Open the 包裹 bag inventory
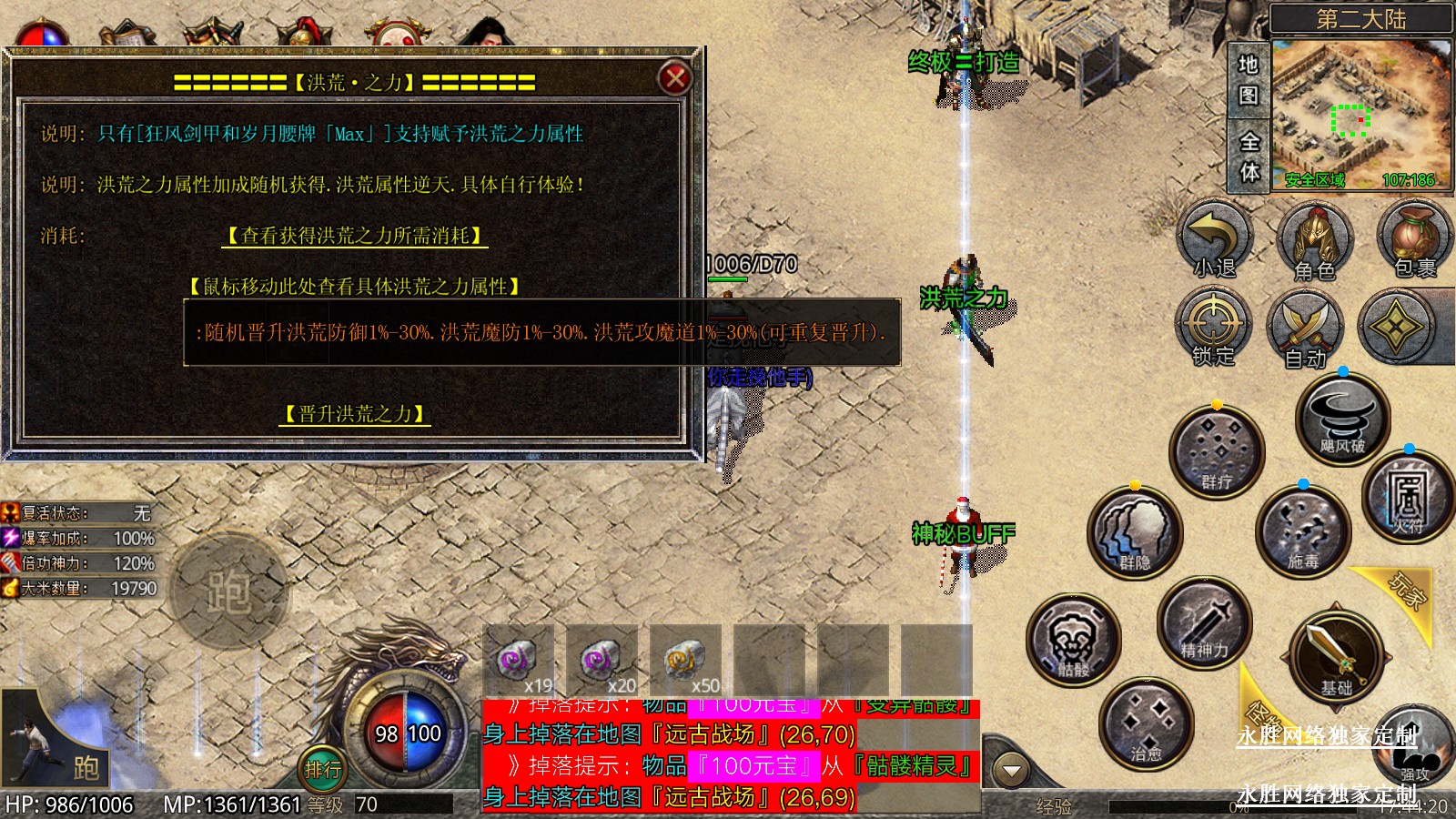This screenshot has width=1456, height=819. point(1412,240)
